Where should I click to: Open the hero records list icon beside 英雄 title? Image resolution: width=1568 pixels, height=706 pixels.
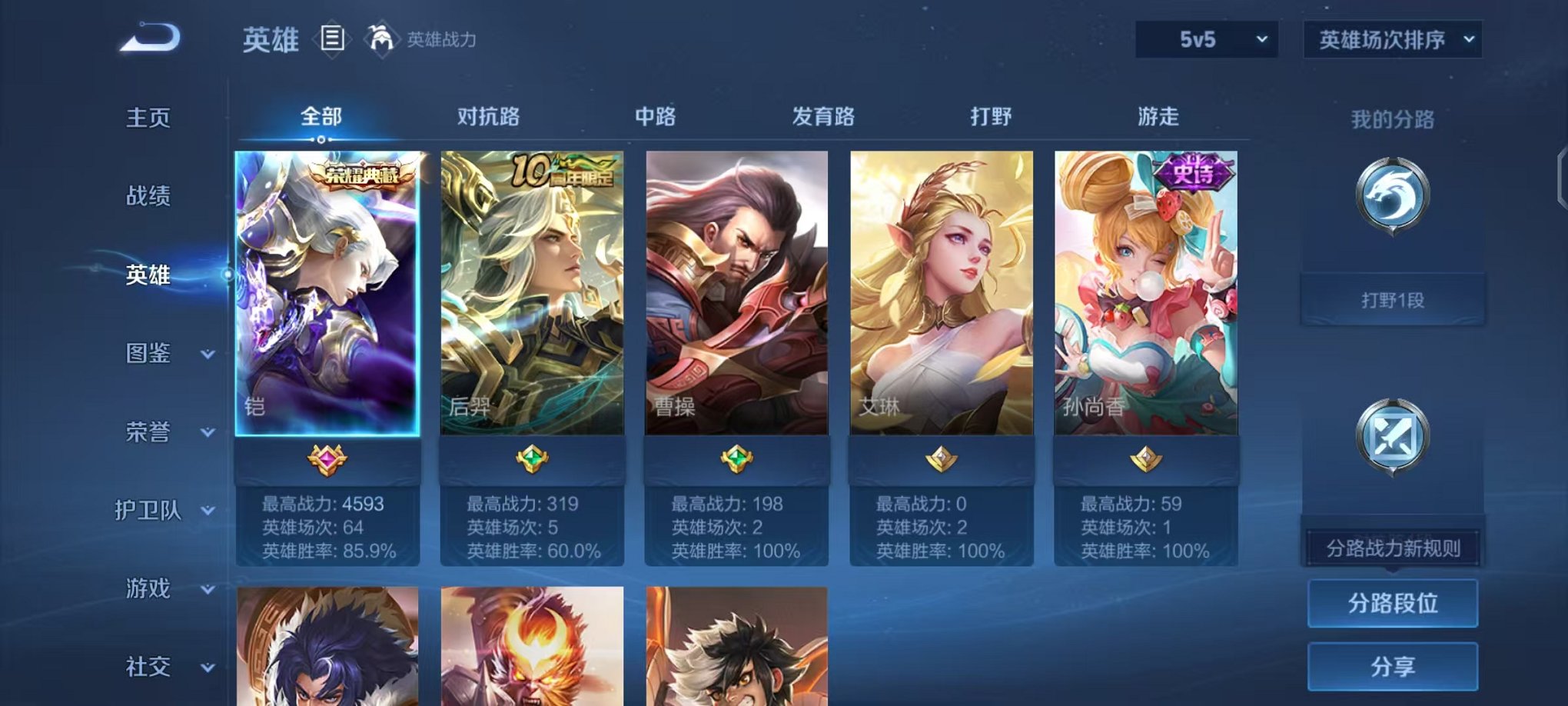tap(332, 39)
